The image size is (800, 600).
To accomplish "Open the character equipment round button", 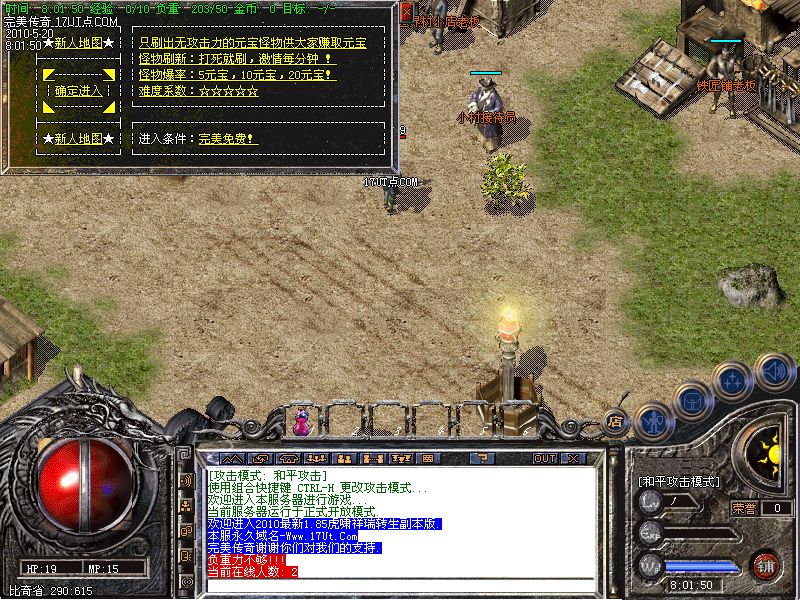I will point(652,421).
